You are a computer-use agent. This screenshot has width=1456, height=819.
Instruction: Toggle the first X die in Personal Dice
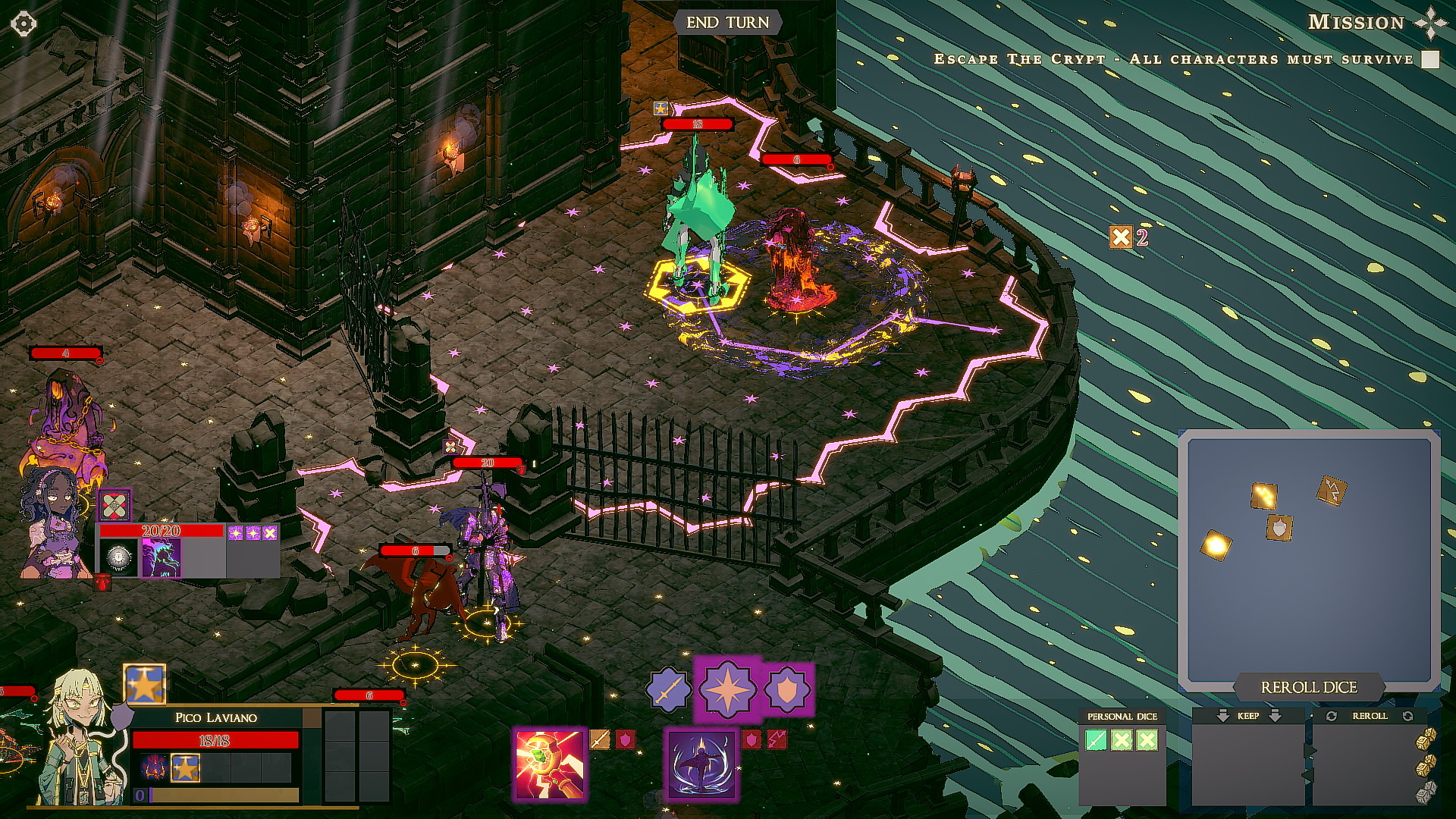click(x=1121, y=739)
